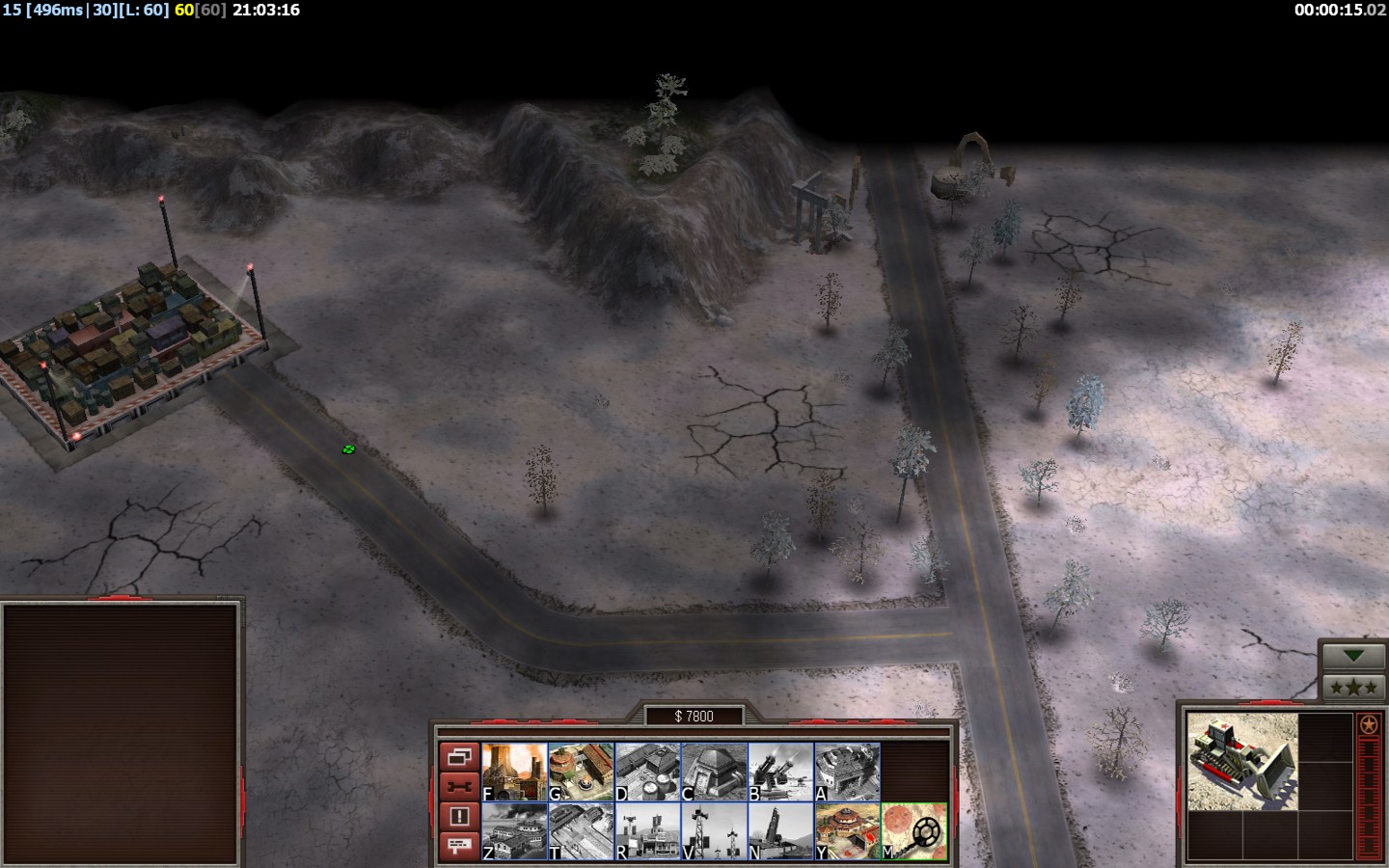Click the overlapping windows button

(x=459, y=756)
